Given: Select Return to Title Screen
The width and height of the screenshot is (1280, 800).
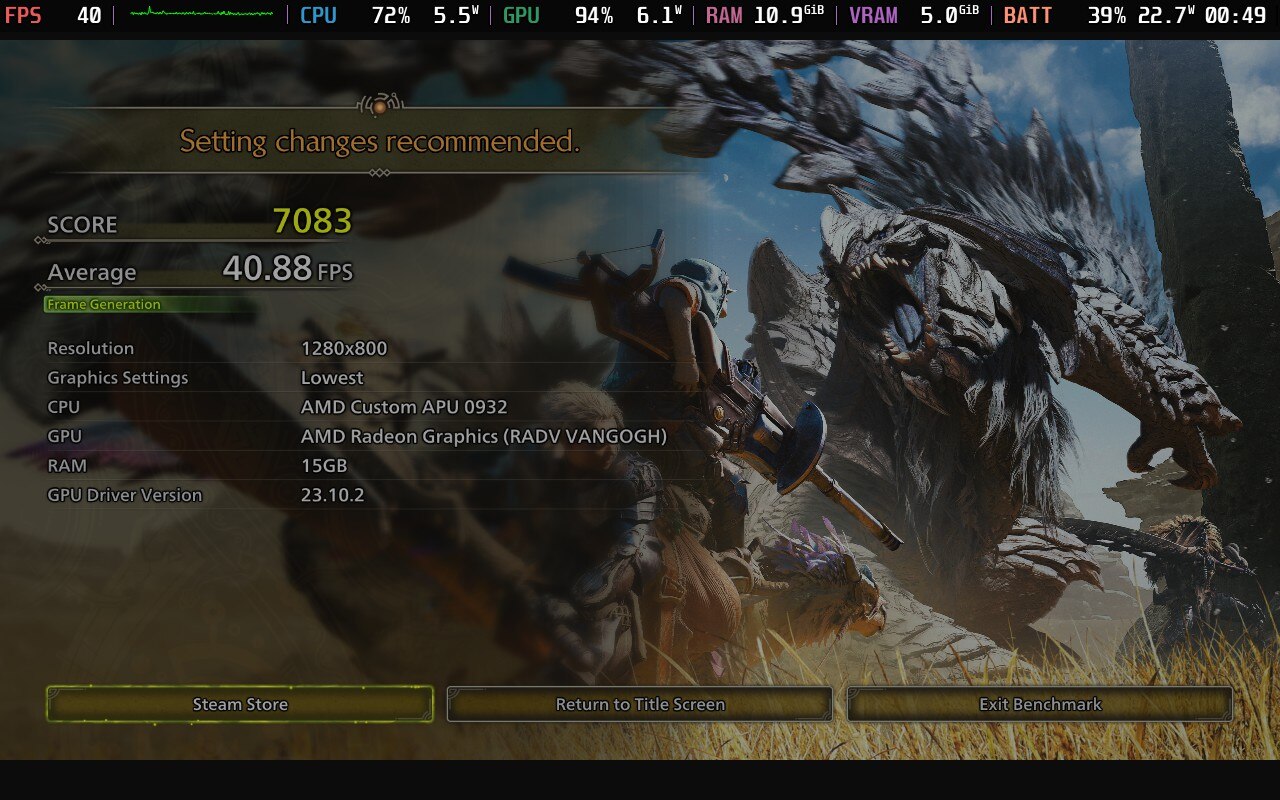Looking at the screenshot, I should pyautogui.click(x=640, y=704).
